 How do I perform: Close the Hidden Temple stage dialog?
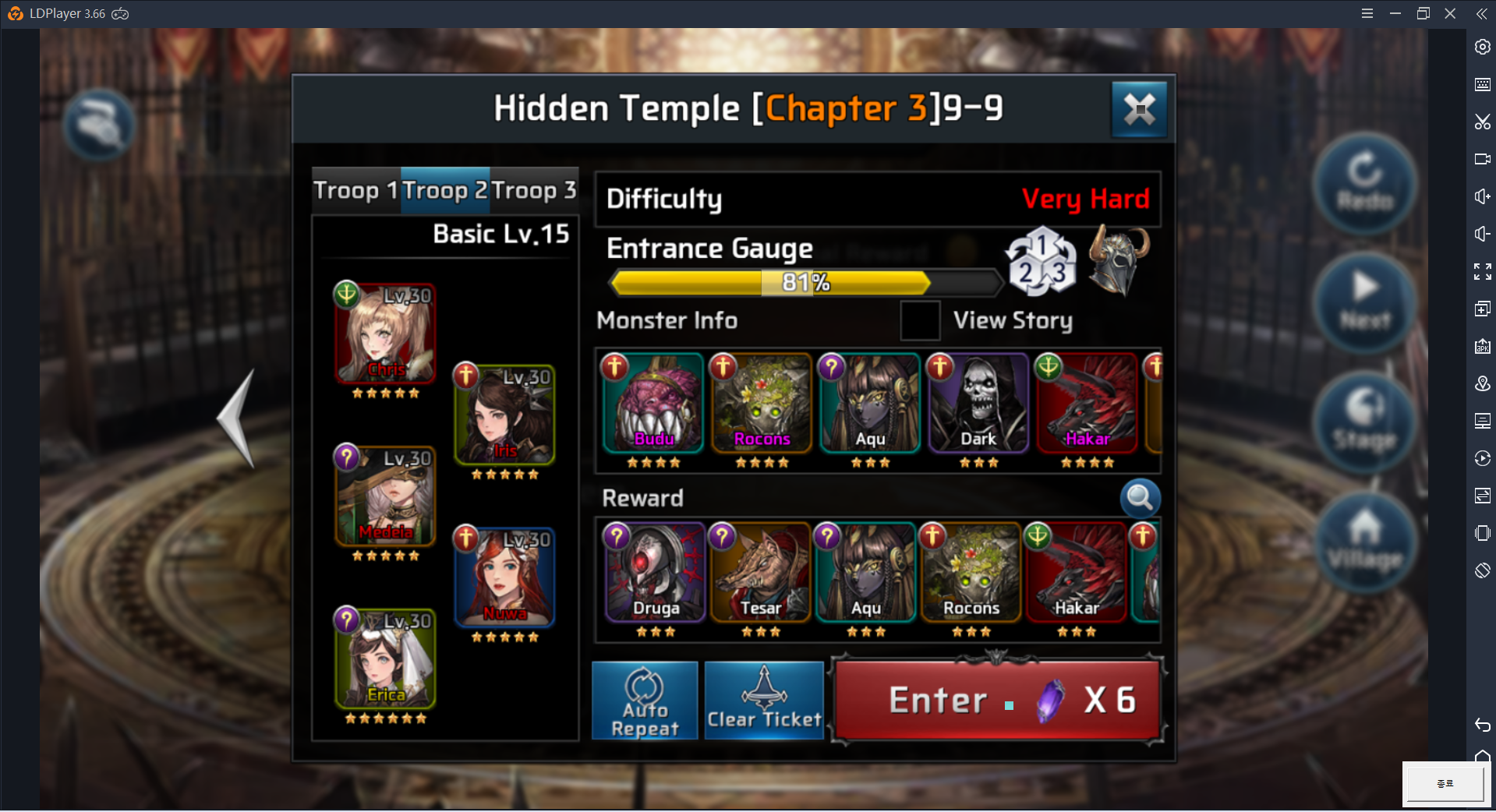pyautogui.click(x=1139, y=109)
